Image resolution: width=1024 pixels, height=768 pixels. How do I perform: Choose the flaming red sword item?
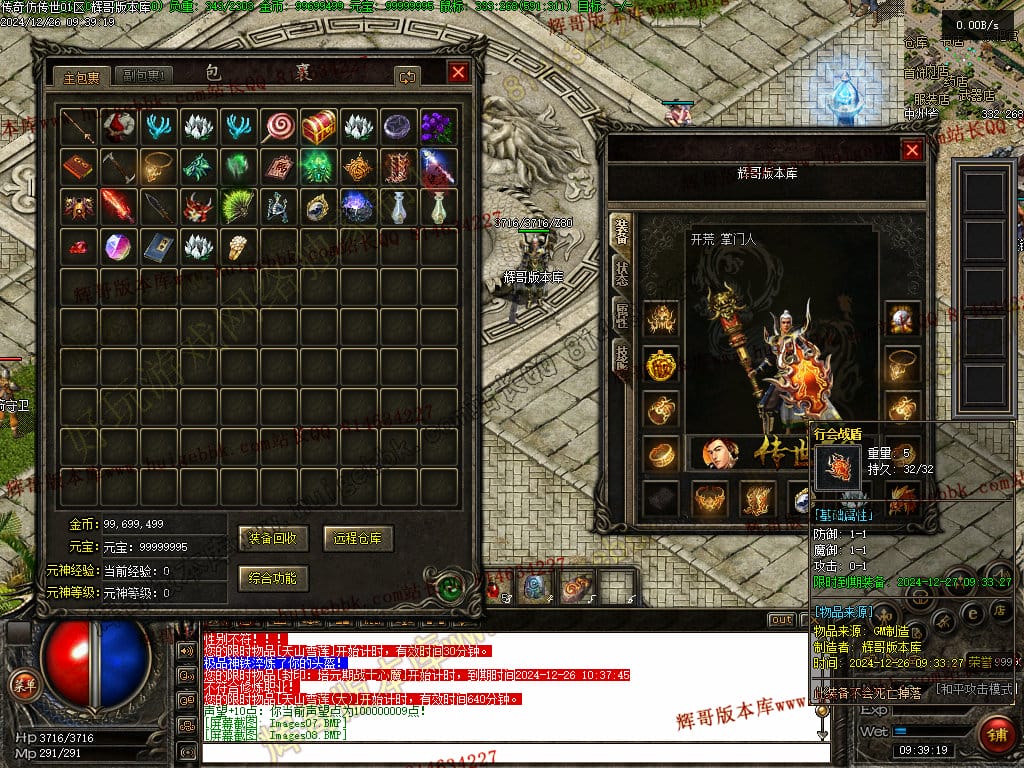pos(118,207)
